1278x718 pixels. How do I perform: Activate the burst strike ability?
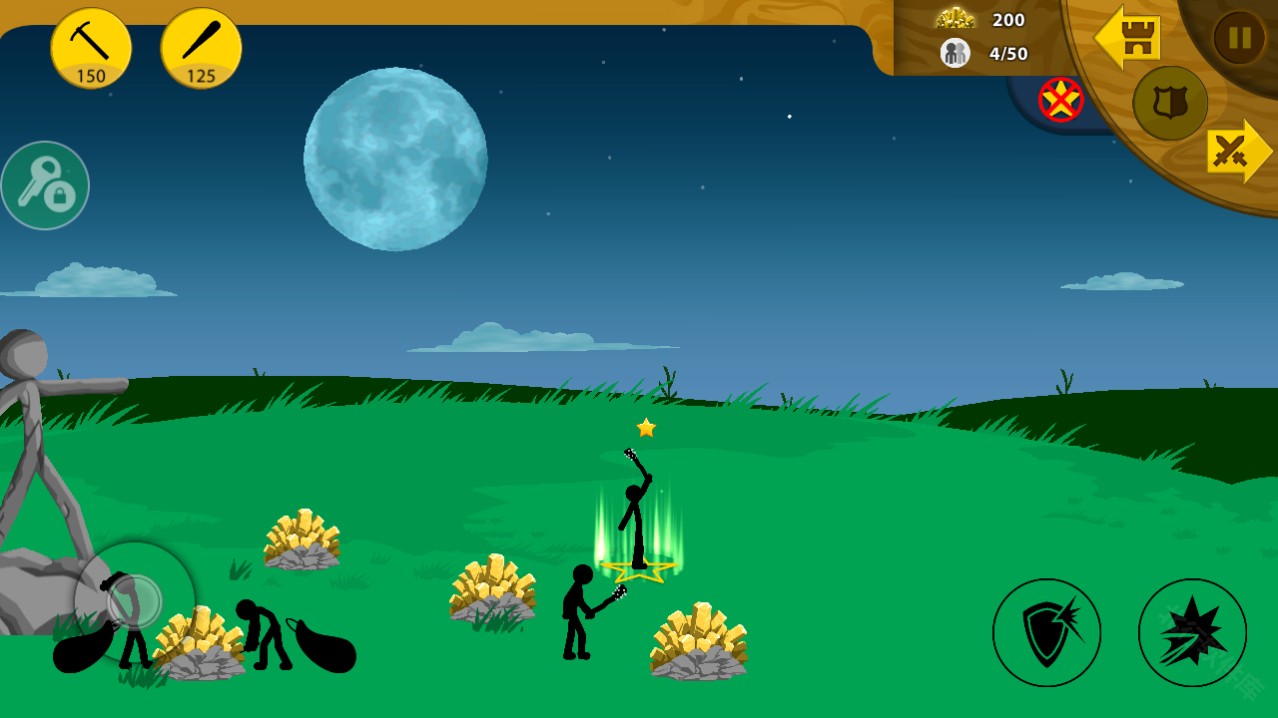point(1192,632)
